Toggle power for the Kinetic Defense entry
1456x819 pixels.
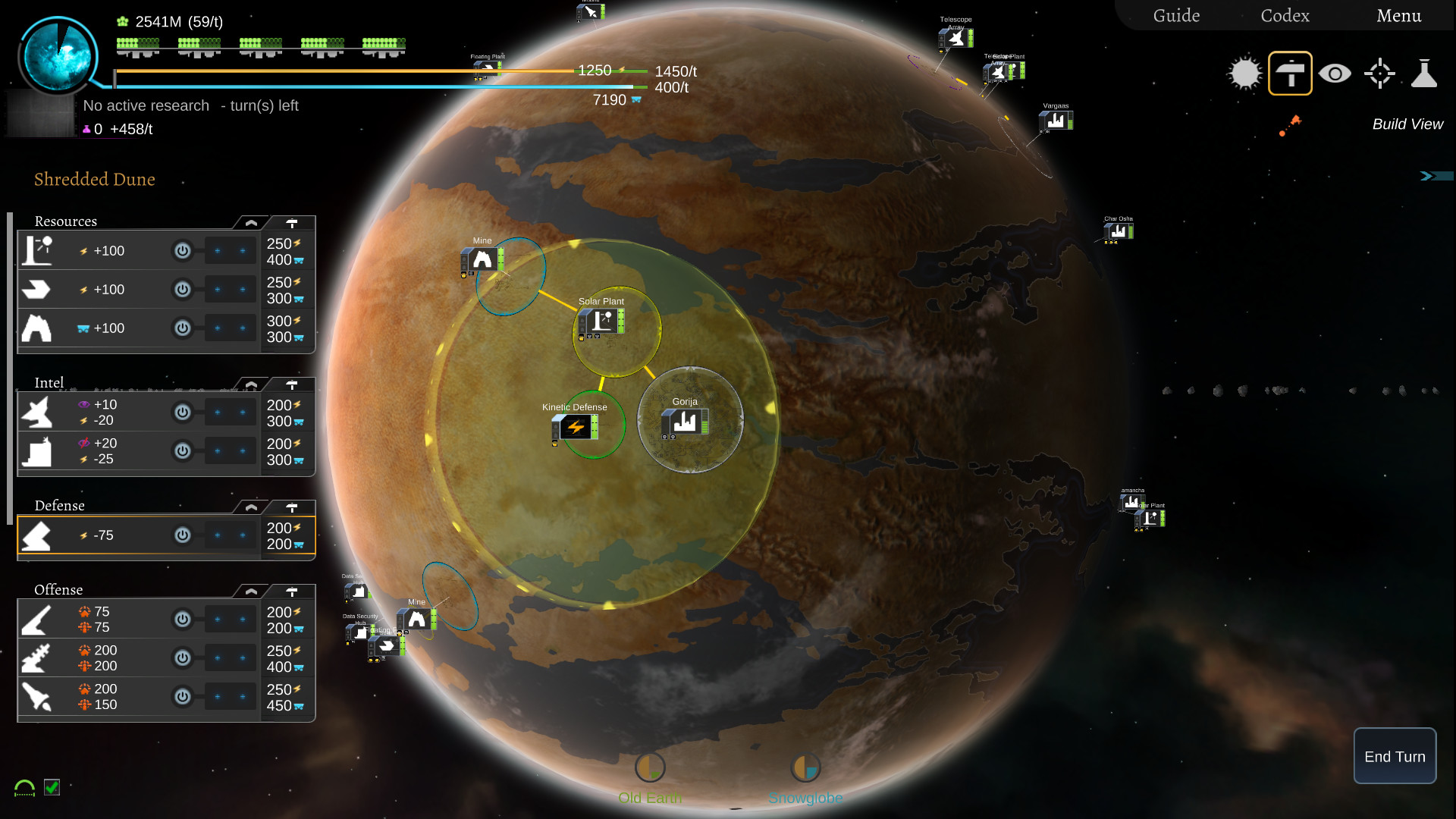tap(182, 535)
